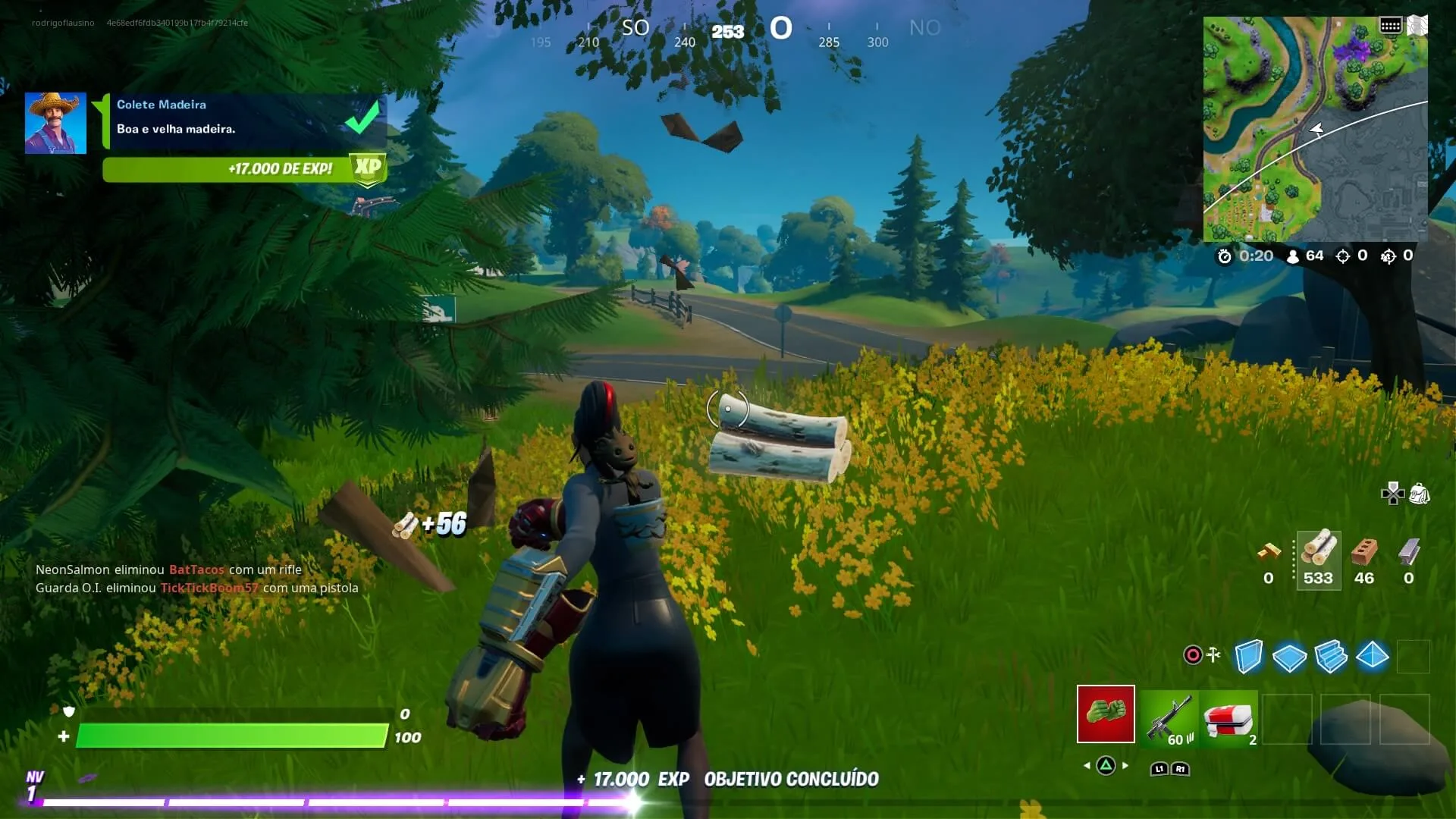Choose the brick material

[x=1363, y=559]
